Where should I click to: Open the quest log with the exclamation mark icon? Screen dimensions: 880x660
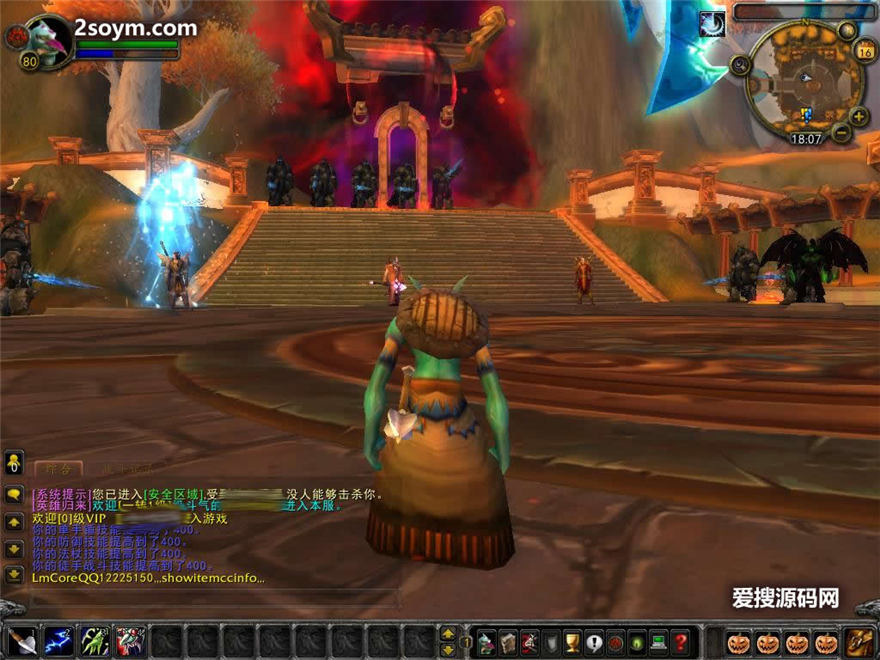(594, 641)
